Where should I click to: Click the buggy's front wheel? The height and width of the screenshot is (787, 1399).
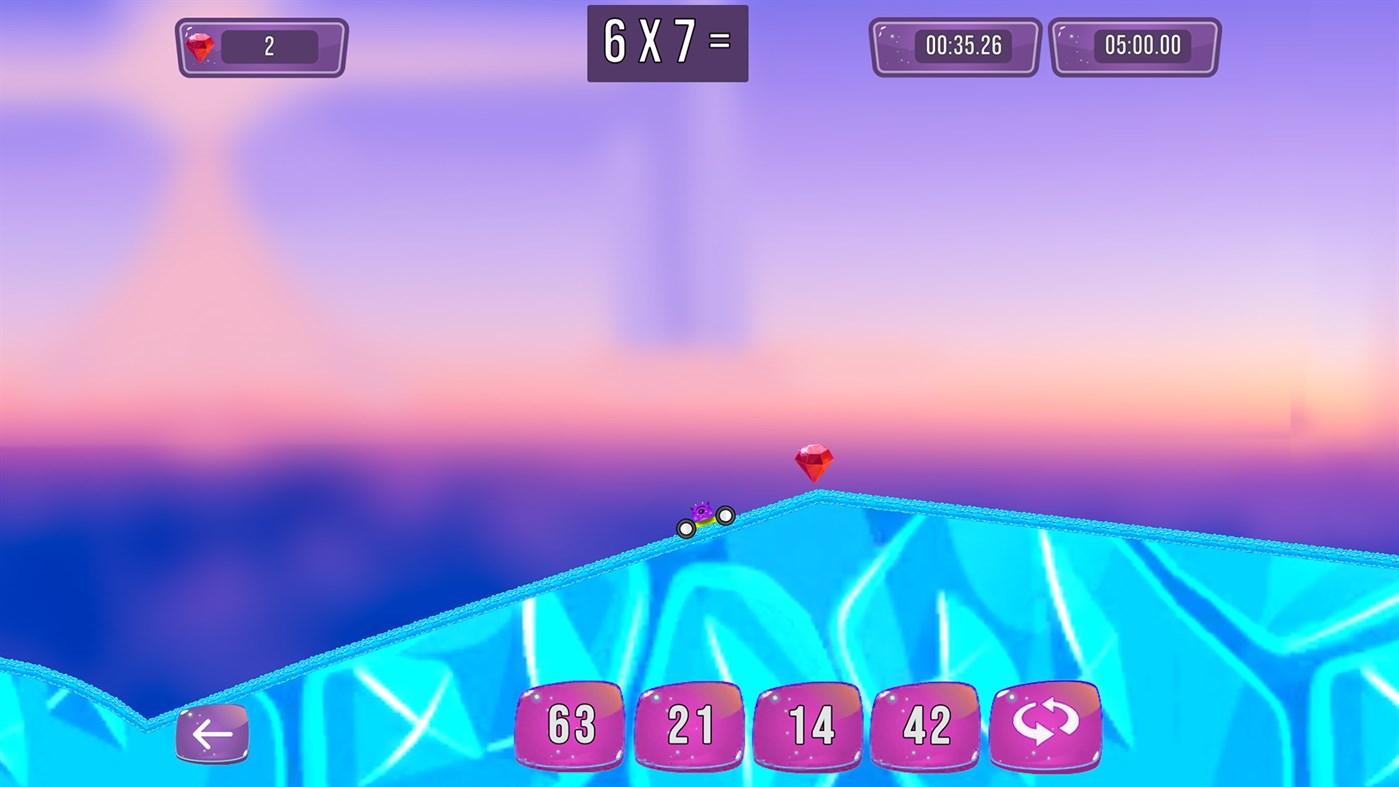click(x=725, y=516)
